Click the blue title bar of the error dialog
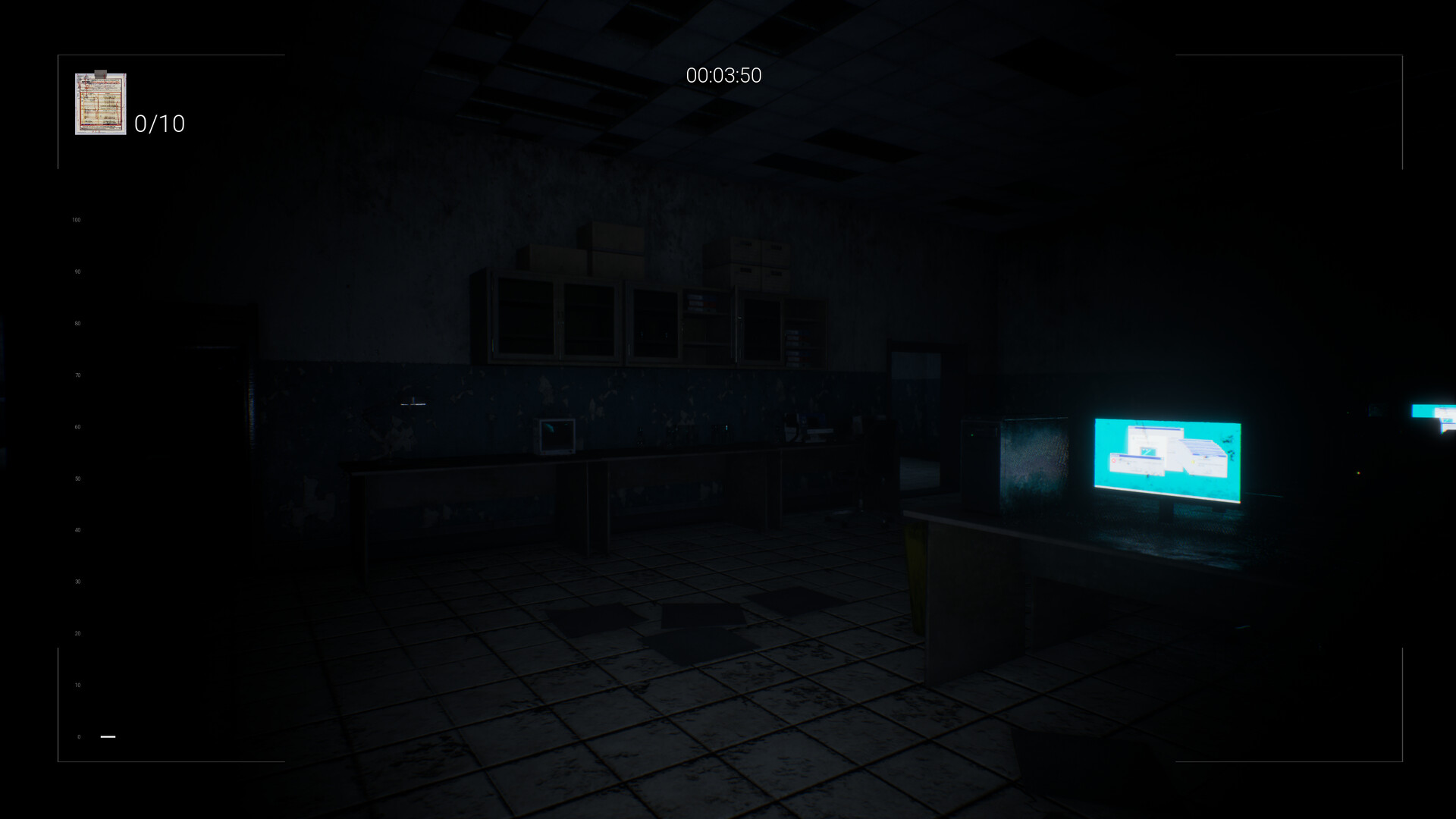1456x819 pixels. click(x=1137, y=457)
